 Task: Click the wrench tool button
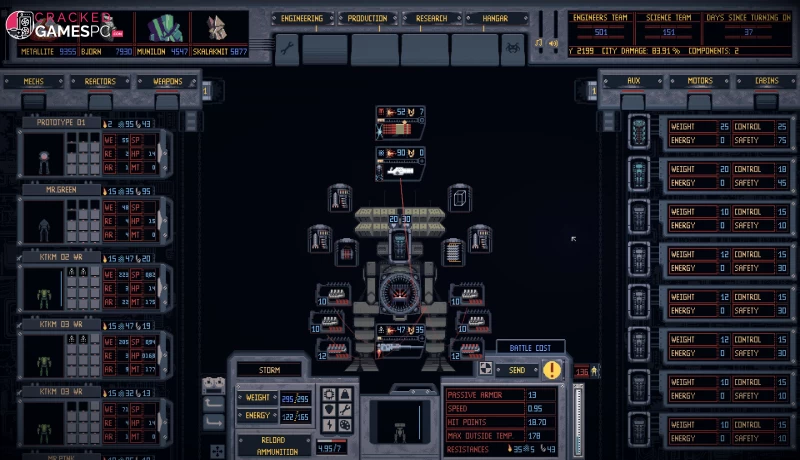[x=285, y=48]
